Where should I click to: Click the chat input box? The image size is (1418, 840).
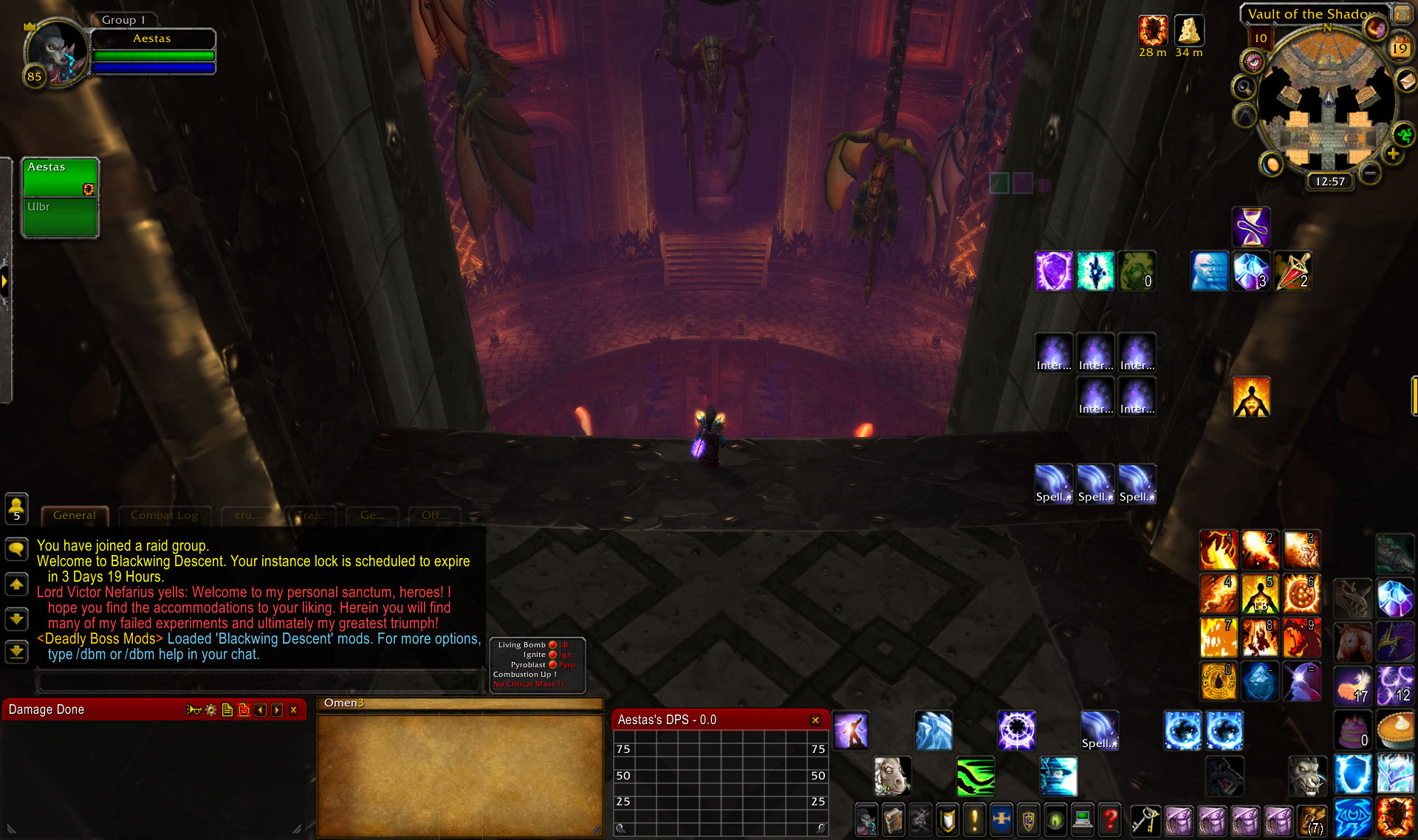click(258, 681)
